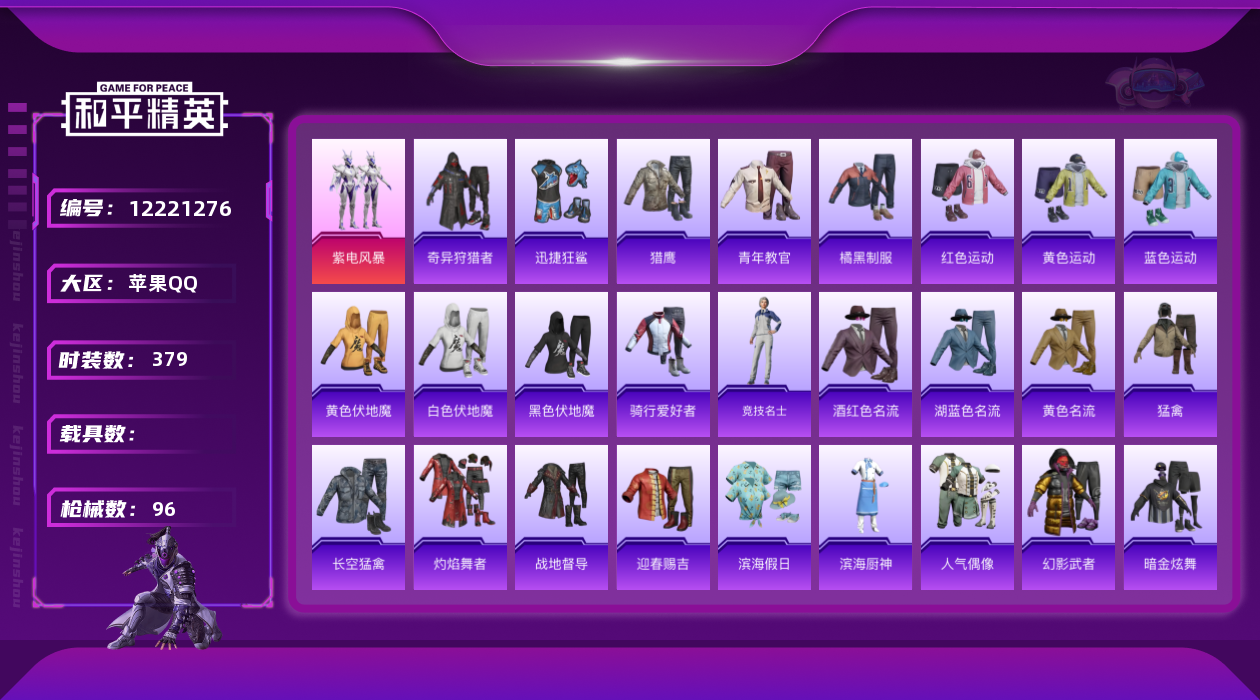Select the 黄色伏地魔 hoodie tile
Screen dimensions: 1260x700
click(358, 364)
